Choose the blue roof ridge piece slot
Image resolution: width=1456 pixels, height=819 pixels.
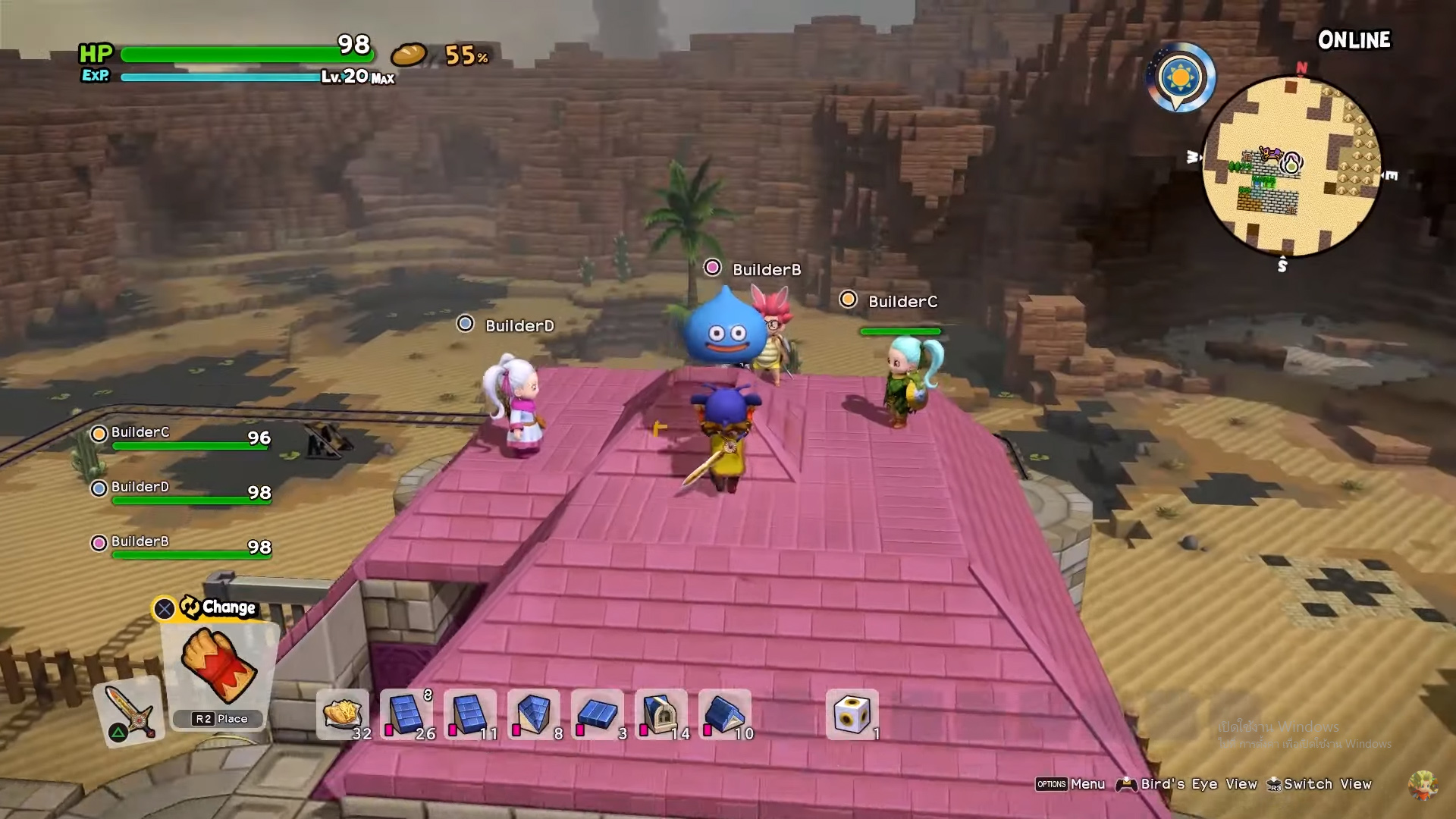[x=725, y=714]
